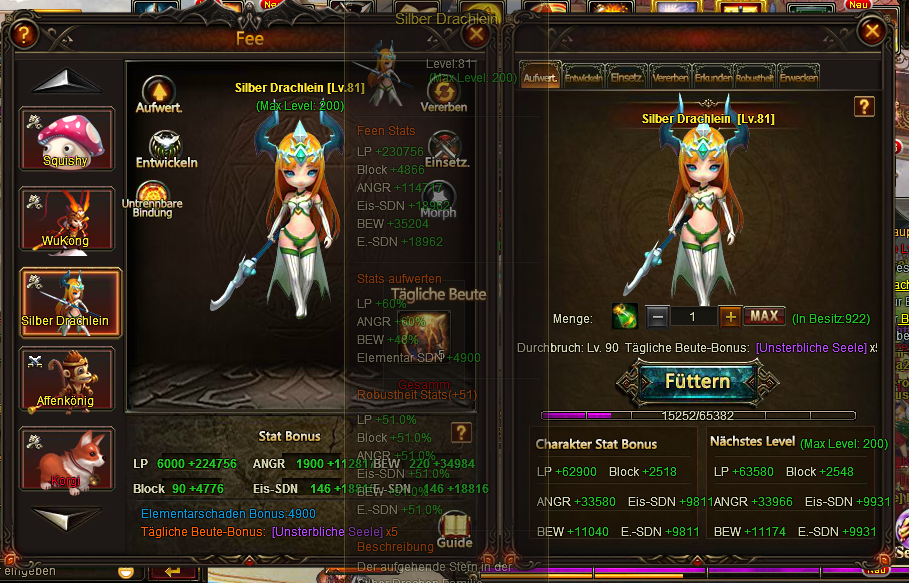
Task: Set feed amount with the MAX button
Action: point(764,316)
